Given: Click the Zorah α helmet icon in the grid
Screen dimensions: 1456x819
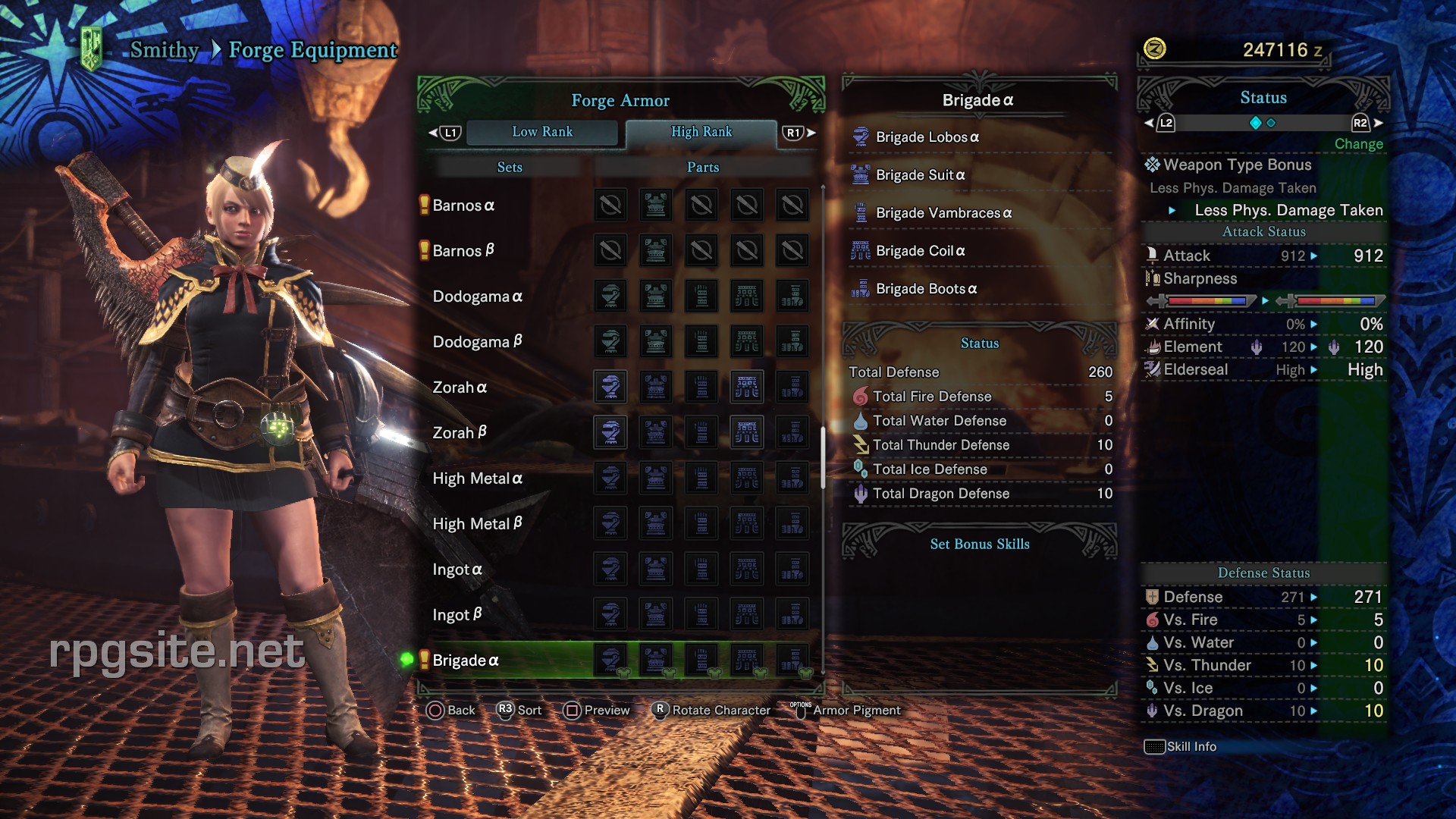Looking at the screenshot, I should click(611, 387).
